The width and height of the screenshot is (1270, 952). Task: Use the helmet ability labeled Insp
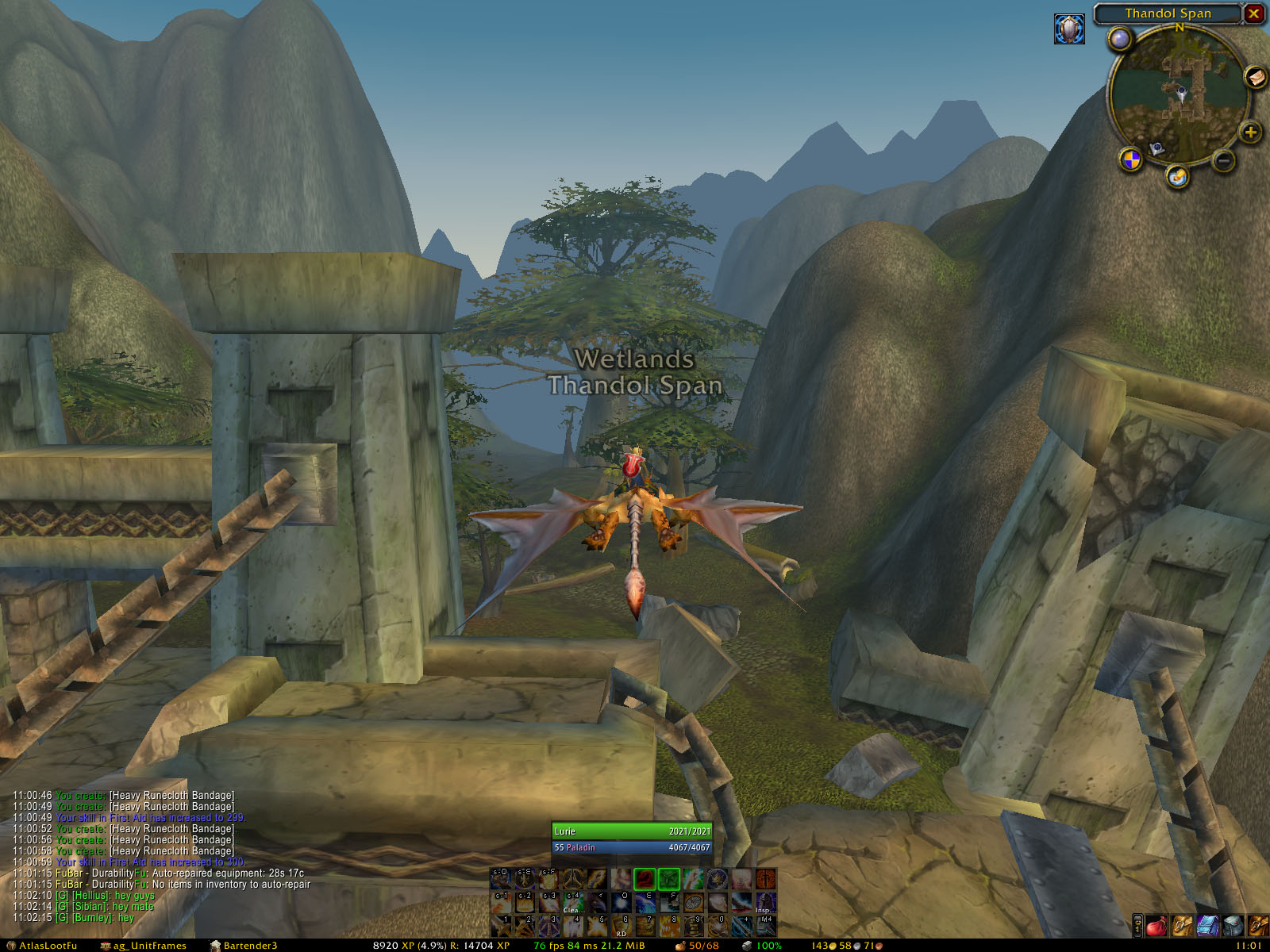click(765, 902)
